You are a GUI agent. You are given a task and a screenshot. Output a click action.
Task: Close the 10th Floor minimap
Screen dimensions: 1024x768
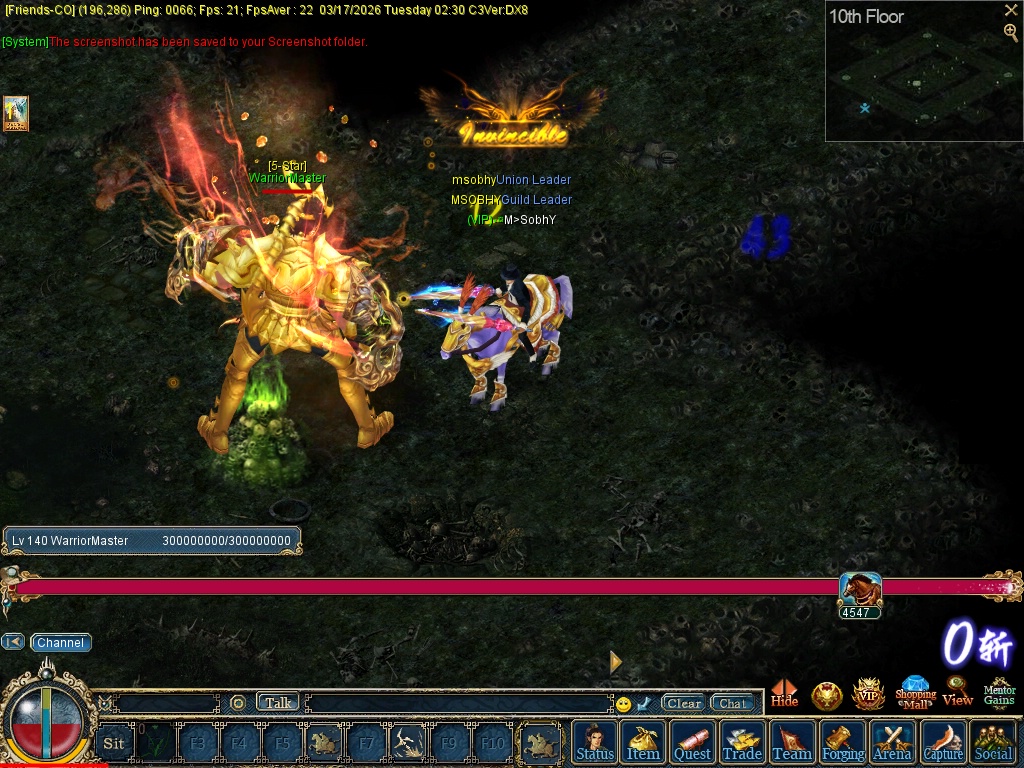tap(1011, 10)
